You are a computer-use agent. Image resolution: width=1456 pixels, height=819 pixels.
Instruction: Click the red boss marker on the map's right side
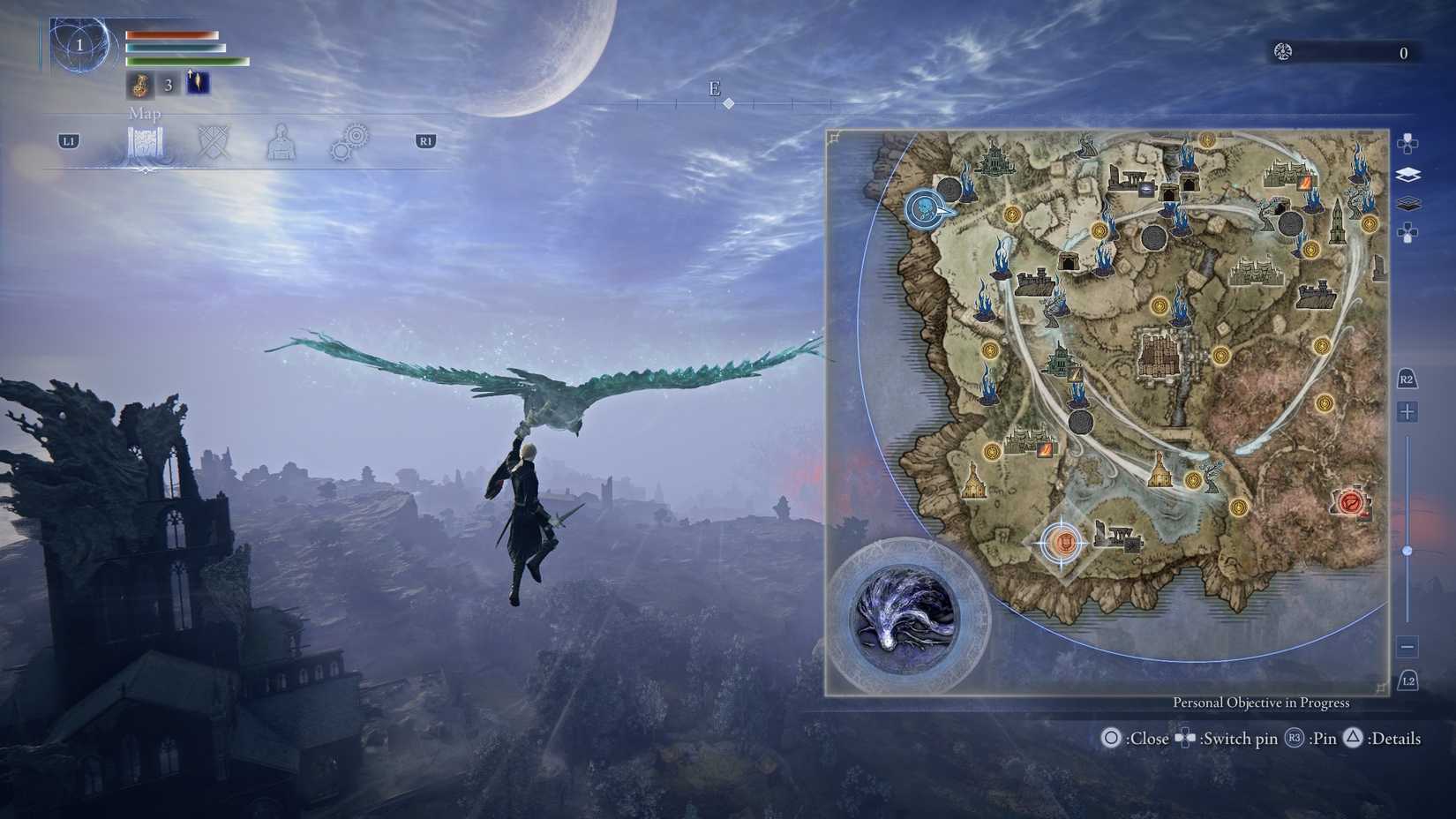pos(1352,504)
